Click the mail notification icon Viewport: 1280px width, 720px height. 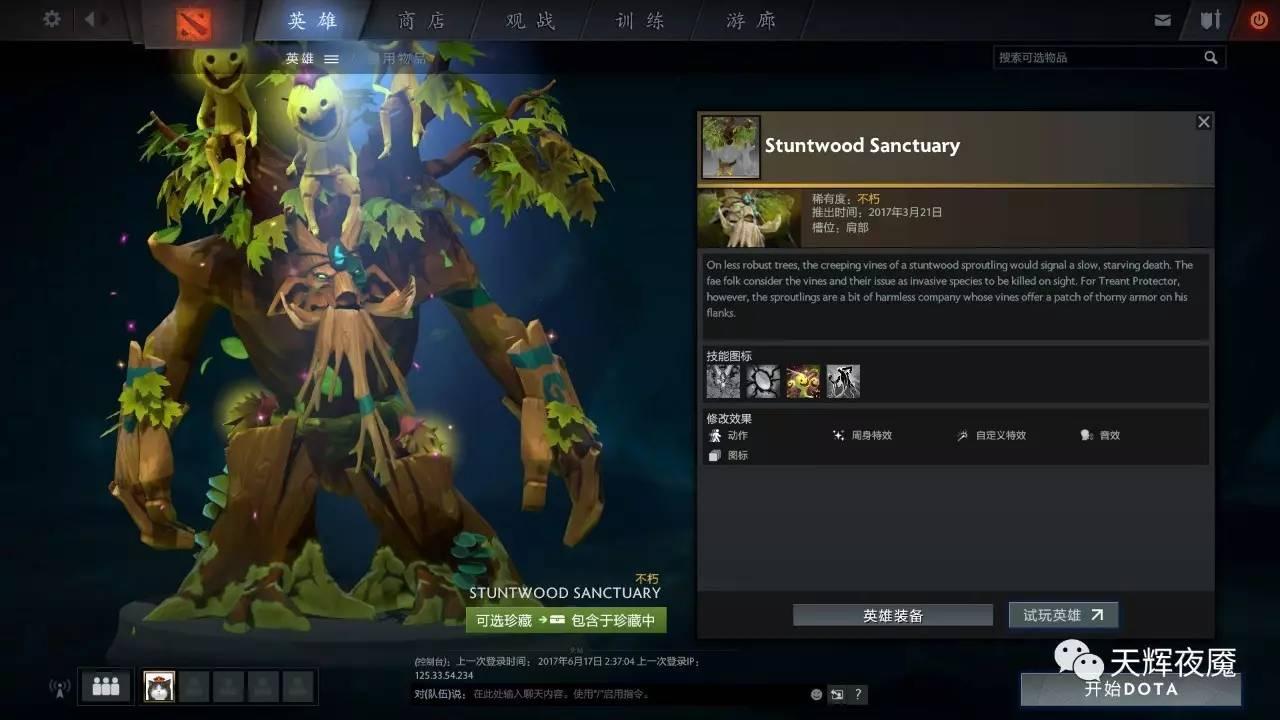(1164, 18)
